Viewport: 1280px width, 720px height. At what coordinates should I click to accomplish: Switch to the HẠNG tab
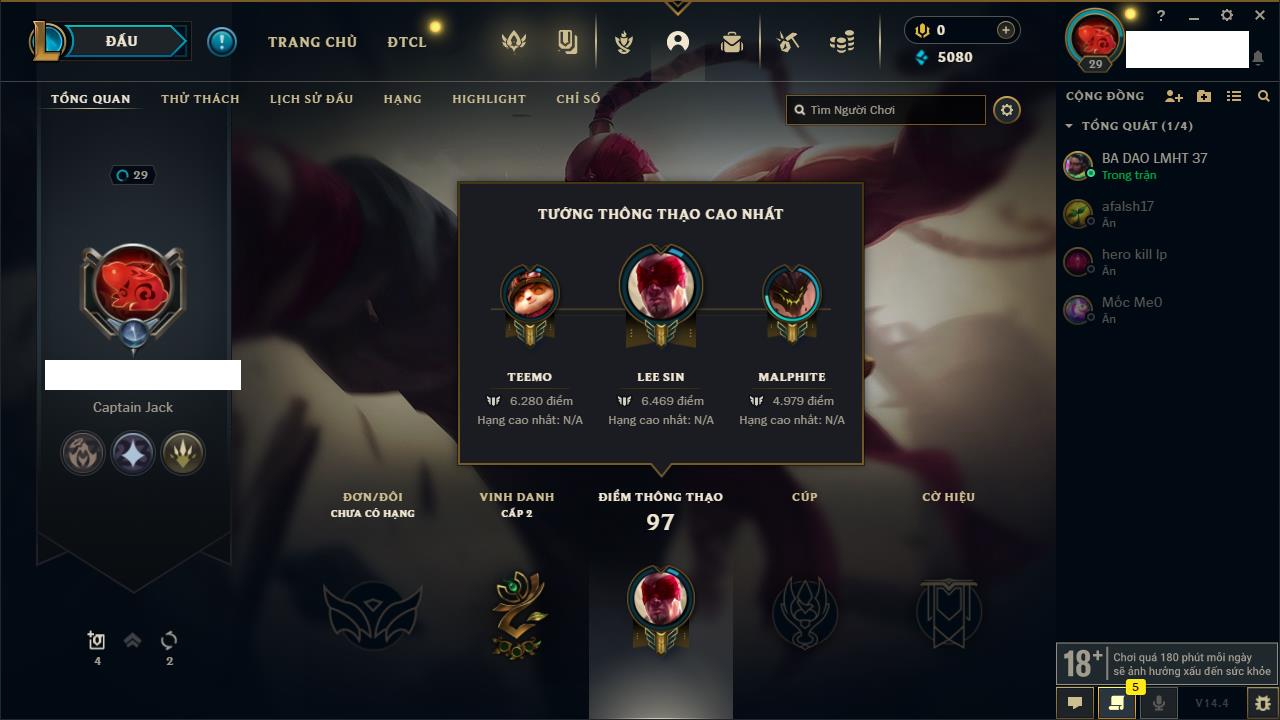402,99
